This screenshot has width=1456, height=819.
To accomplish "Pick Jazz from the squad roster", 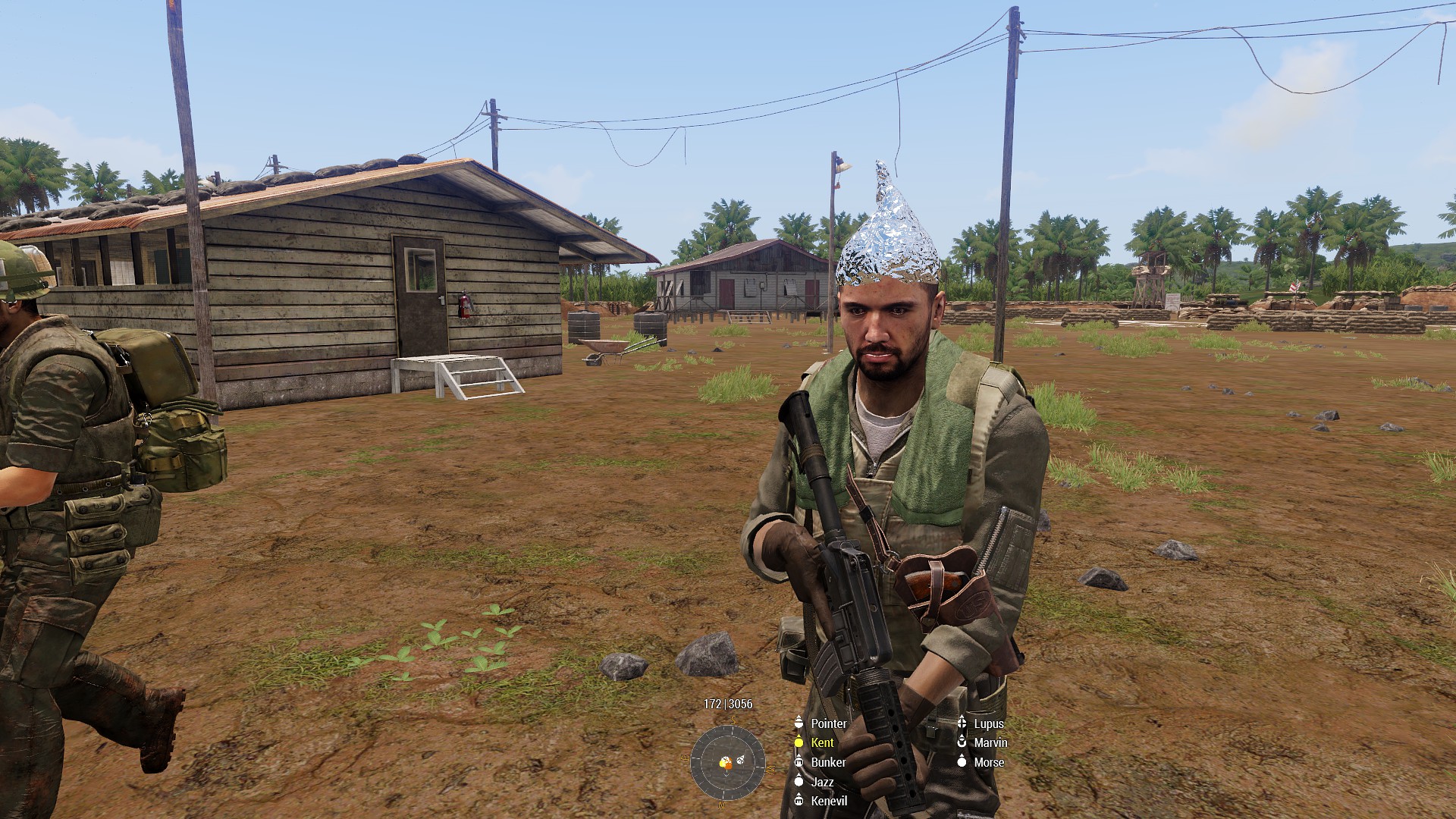I will tap(821, 782).
